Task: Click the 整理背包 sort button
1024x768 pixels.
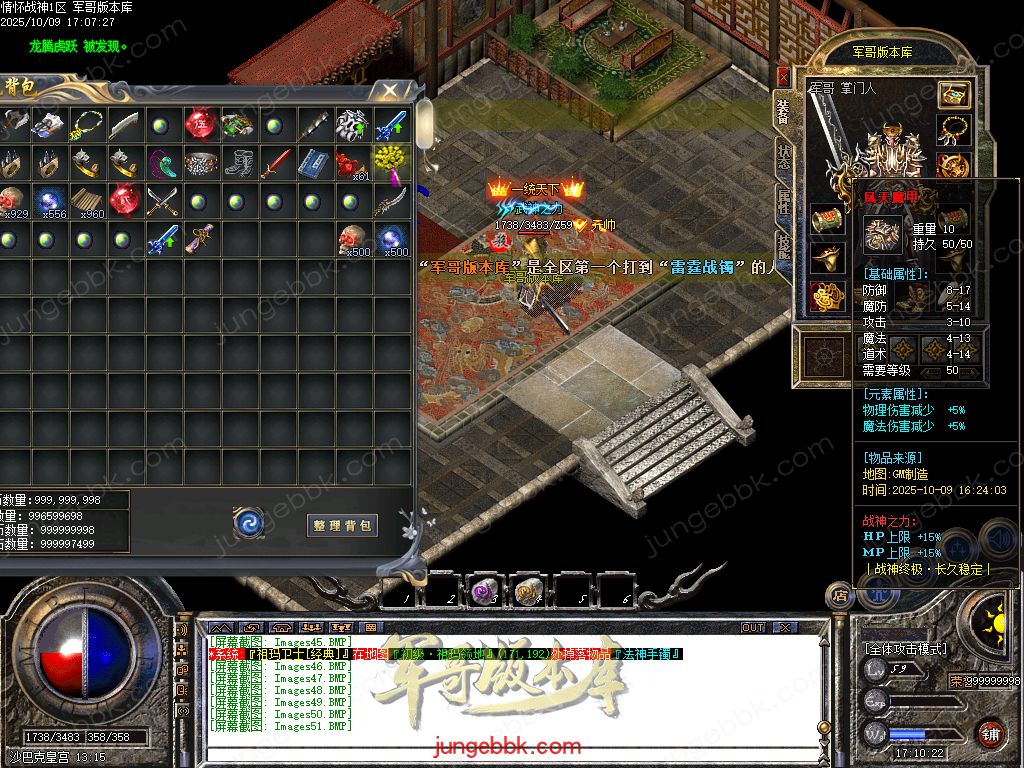Action: (342, 525)
